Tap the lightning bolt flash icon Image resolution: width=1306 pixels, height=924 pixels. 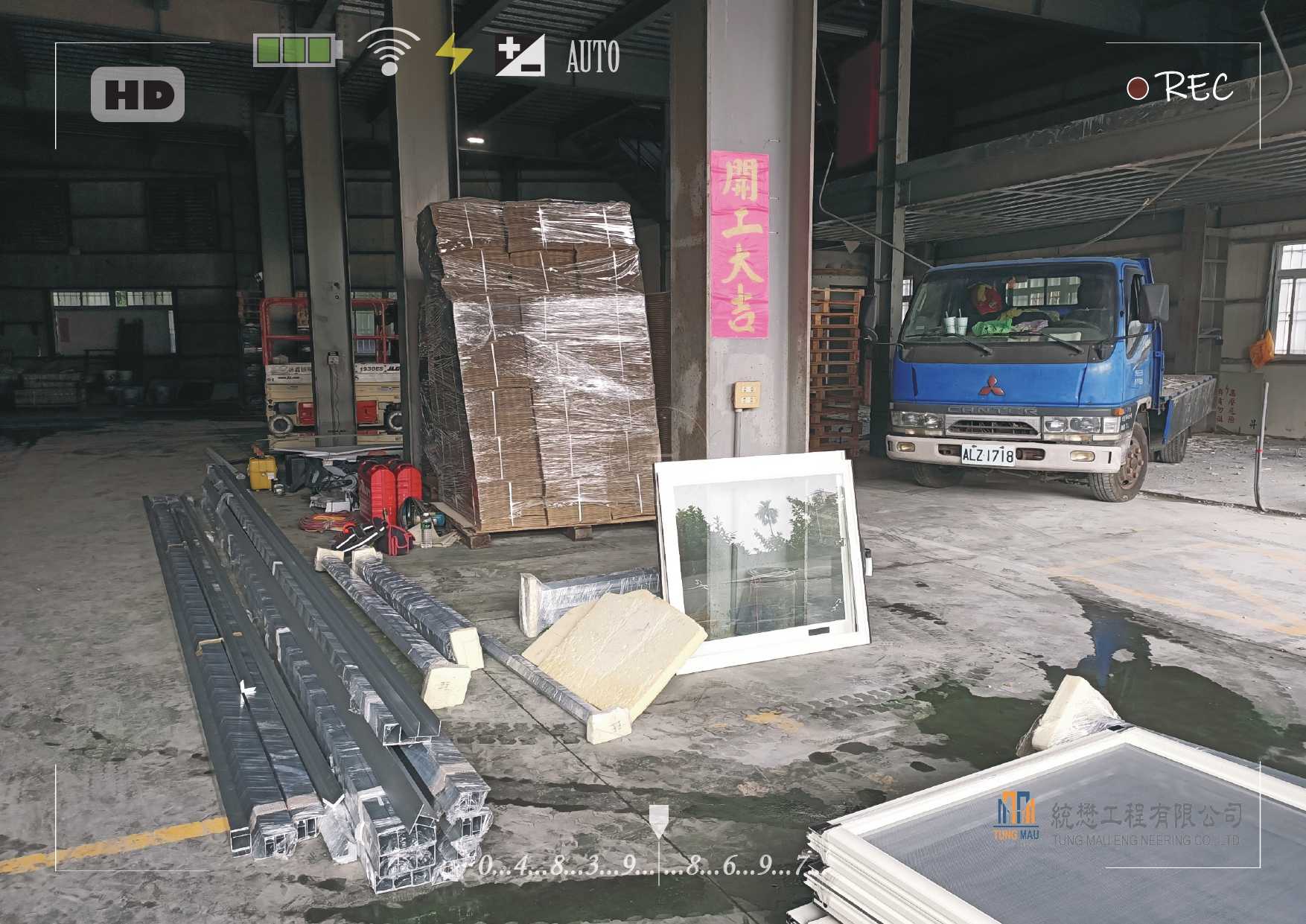click(x=453, y=54)
